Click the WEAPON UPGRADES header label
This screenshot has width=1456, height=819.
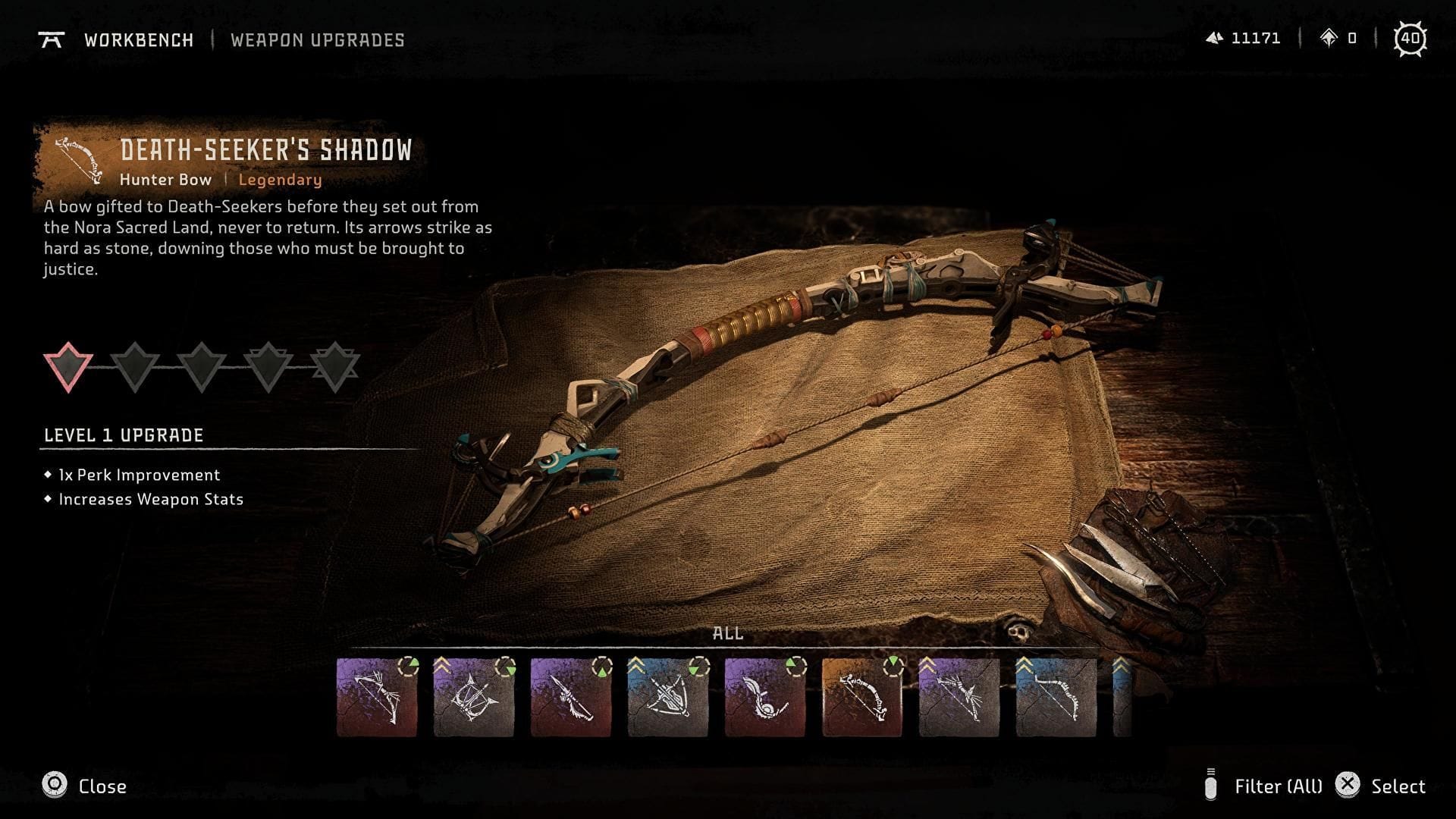(318, 40)
